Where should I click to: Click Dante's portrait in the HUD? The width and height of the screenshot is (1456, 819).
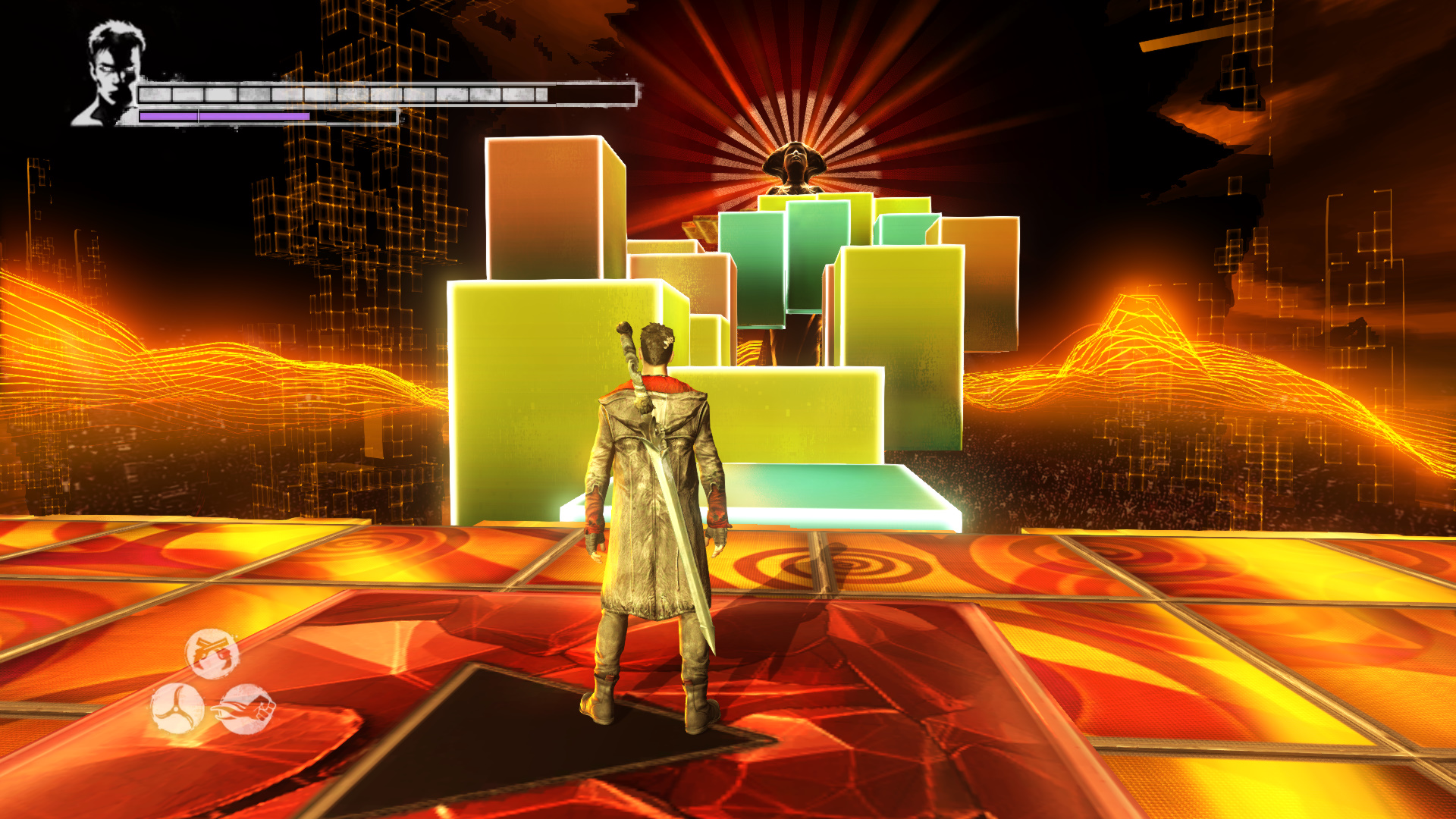(109, 74)
